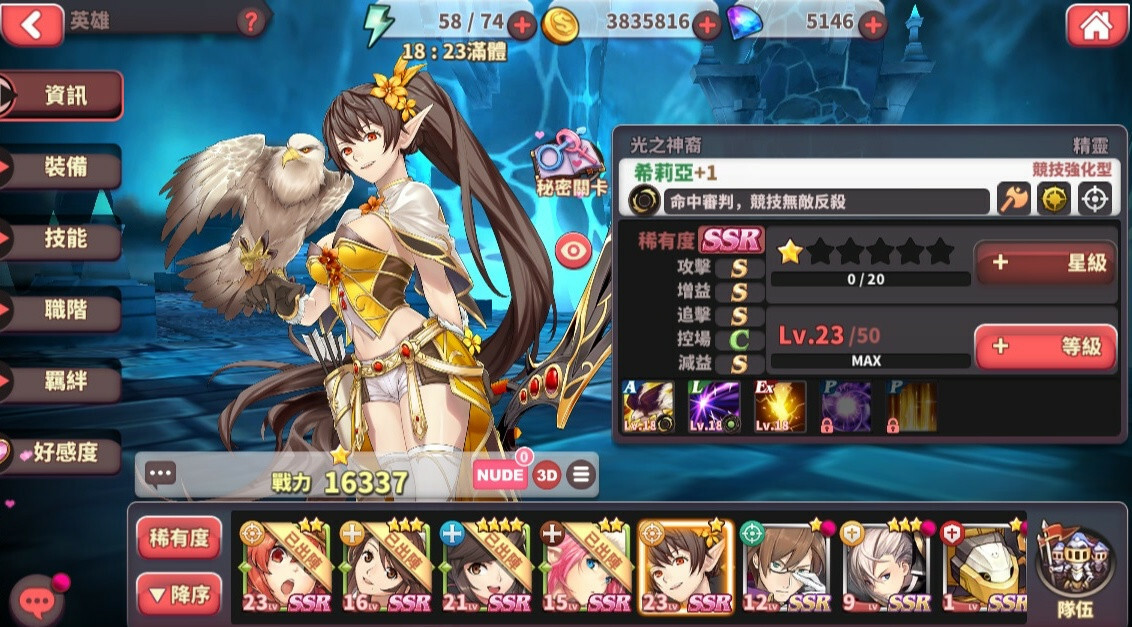
Task: Toggle the 3D model view
Action: [x=546, y=476]
